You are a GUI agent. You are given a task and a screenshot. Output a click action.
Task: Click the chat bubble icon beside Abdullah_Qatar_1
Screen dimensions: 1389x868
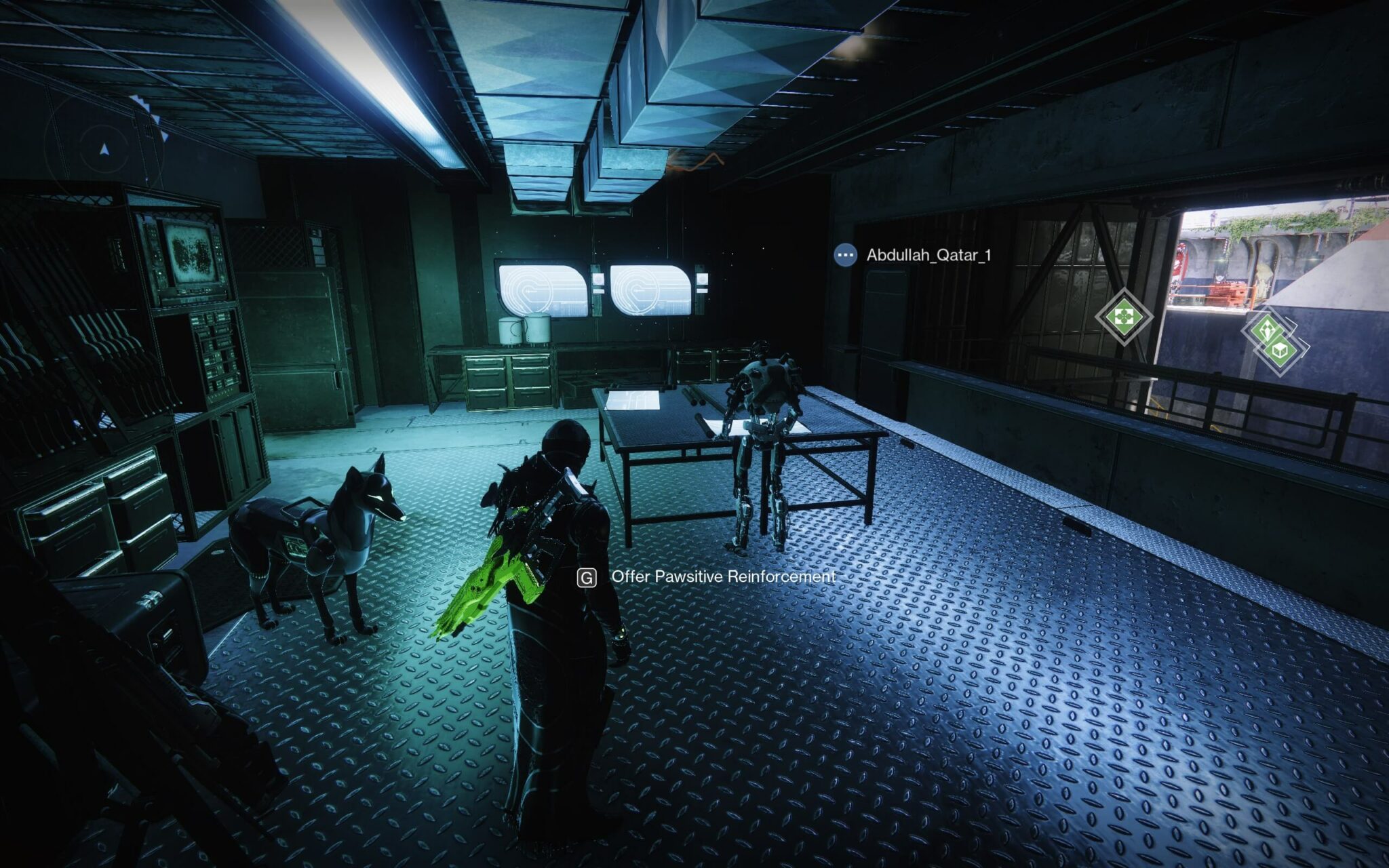[x=845, y=255]
